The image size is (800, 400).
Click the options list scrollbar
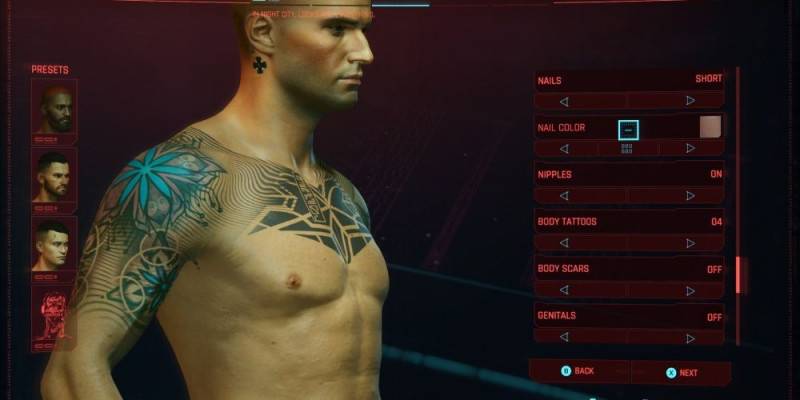point(738,275)
